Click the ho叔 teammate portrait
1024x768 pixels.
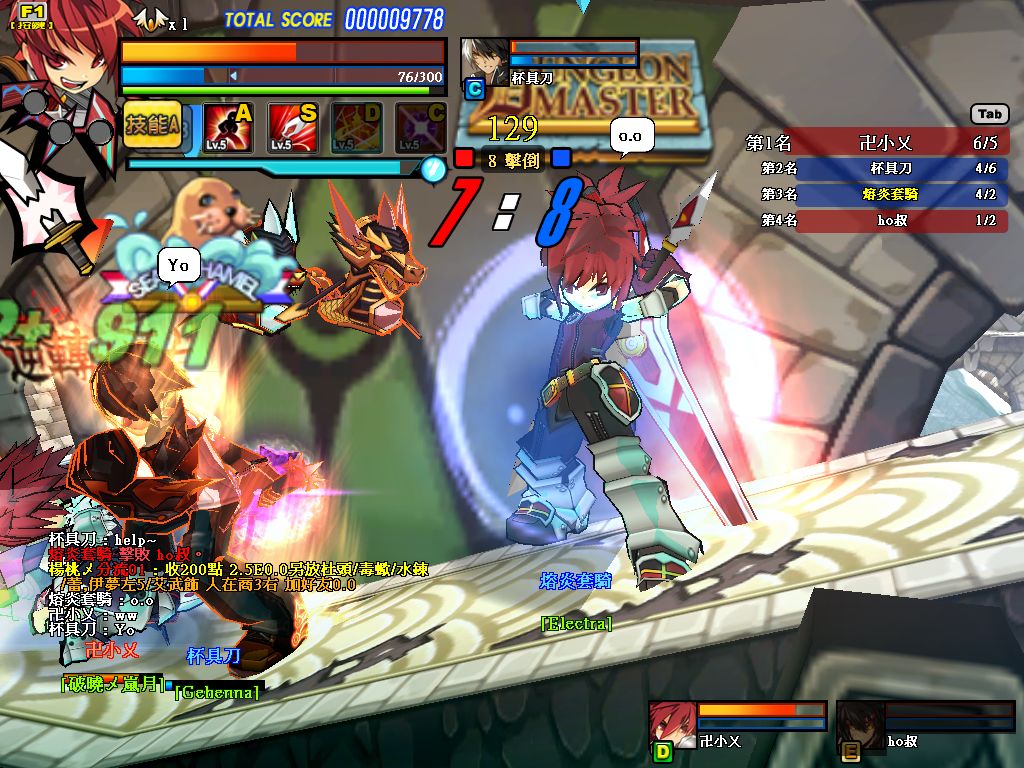[860, 724]
